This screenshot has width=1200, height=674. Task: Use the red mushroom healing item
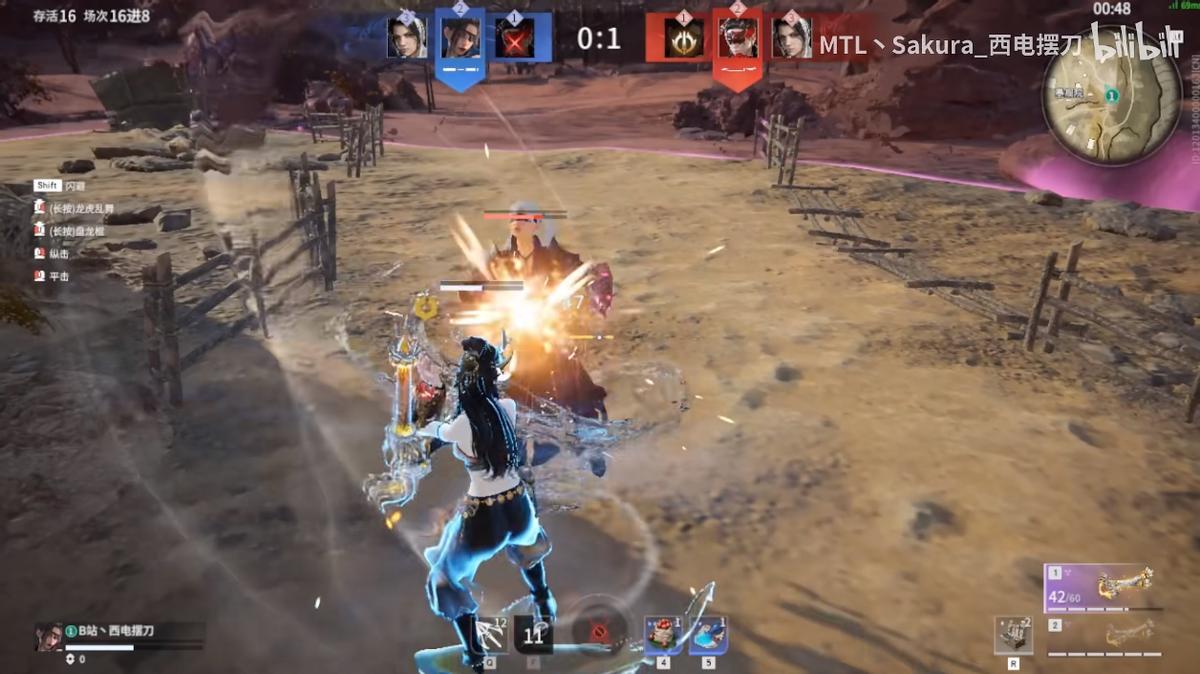[x=663, y=635]
